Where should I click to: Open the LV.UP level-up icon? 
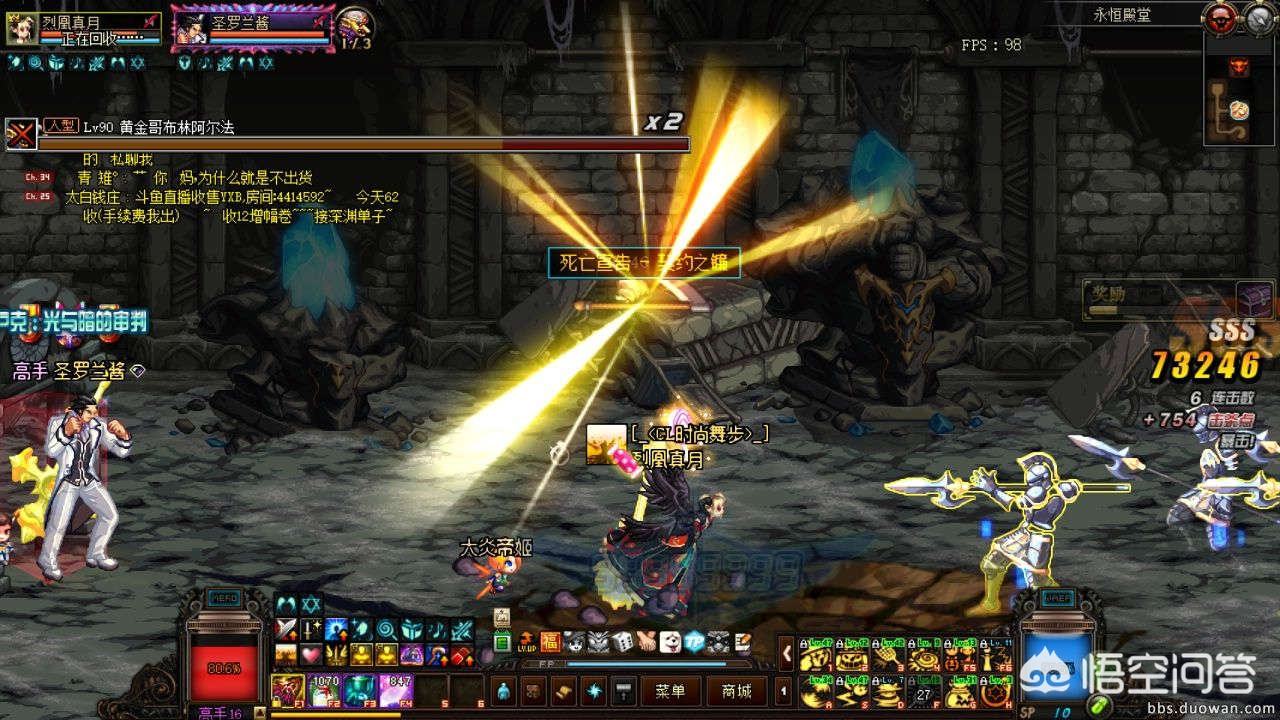click(526, 642)
